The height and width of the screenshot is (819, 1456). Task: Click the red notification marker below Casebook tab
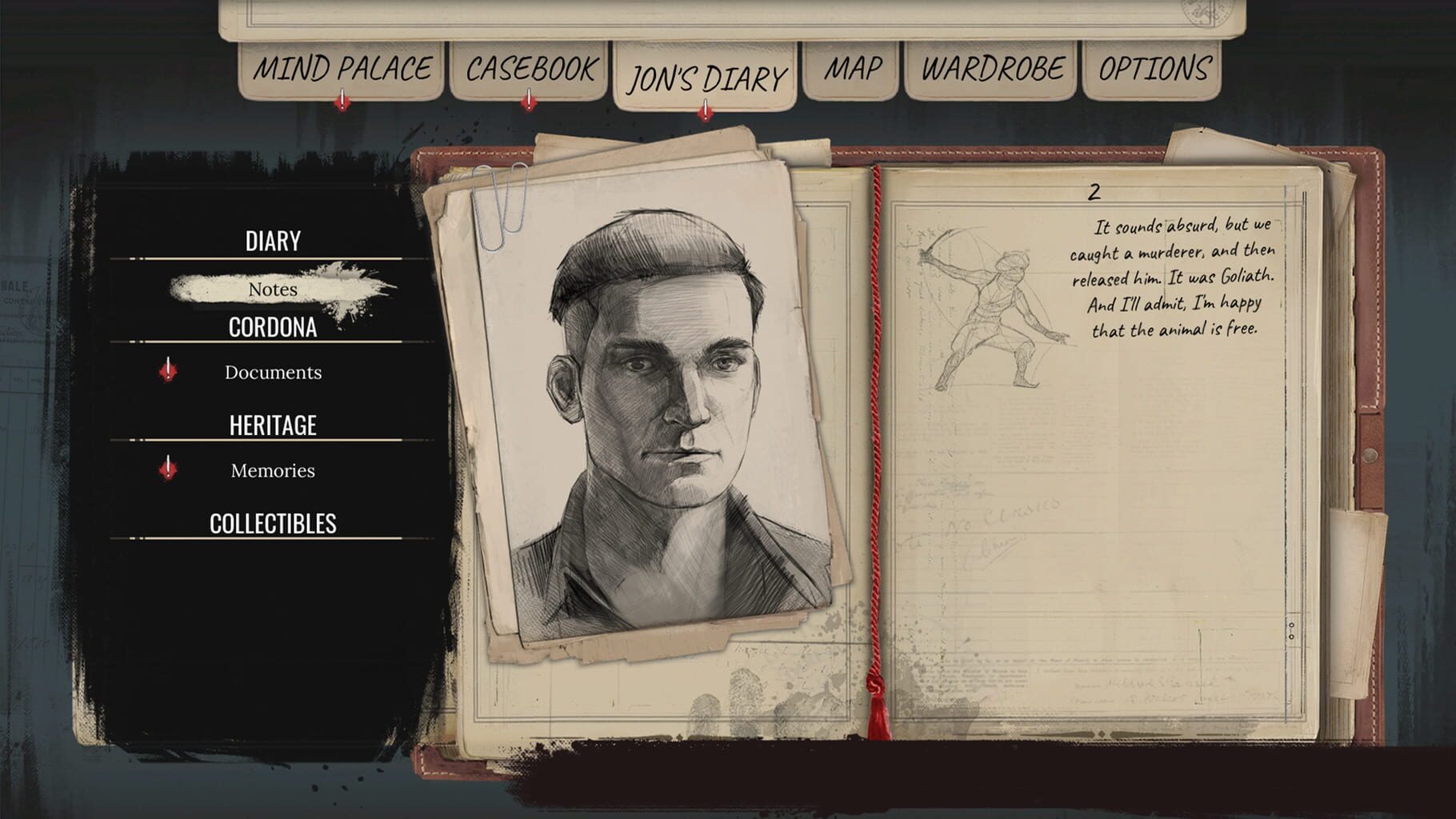pos(528,102)
